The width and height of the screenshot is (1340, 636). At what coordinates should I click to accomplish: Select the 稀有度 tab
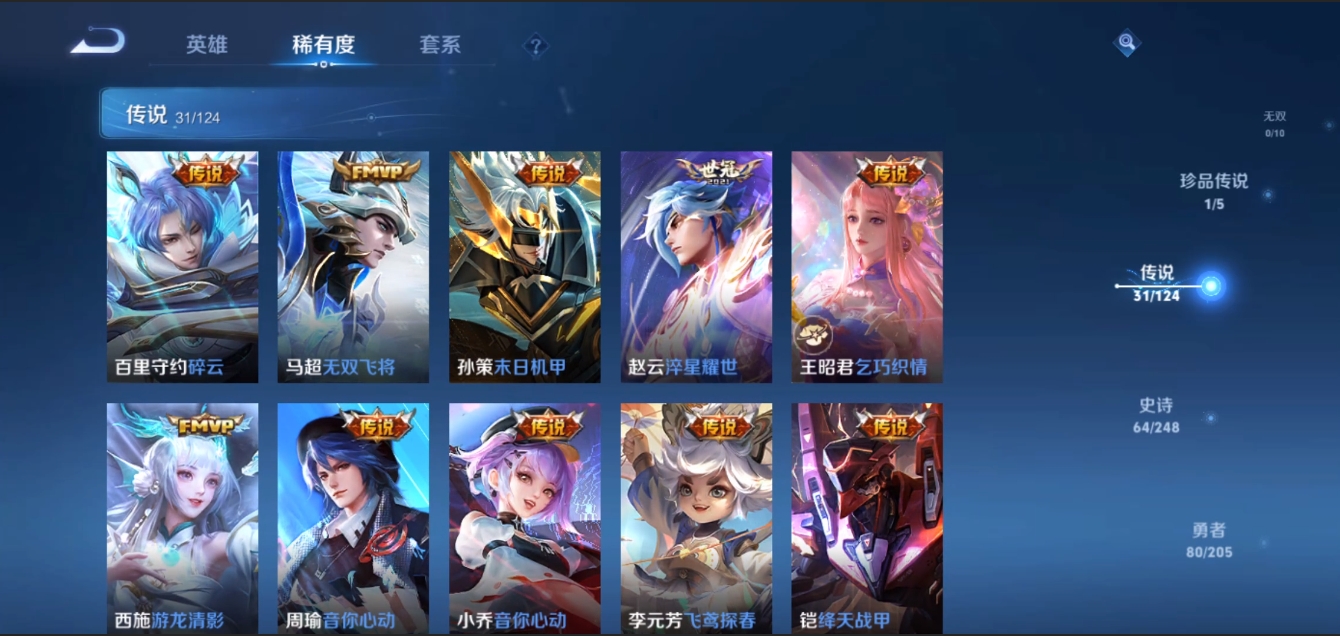[x=323, y=45]
